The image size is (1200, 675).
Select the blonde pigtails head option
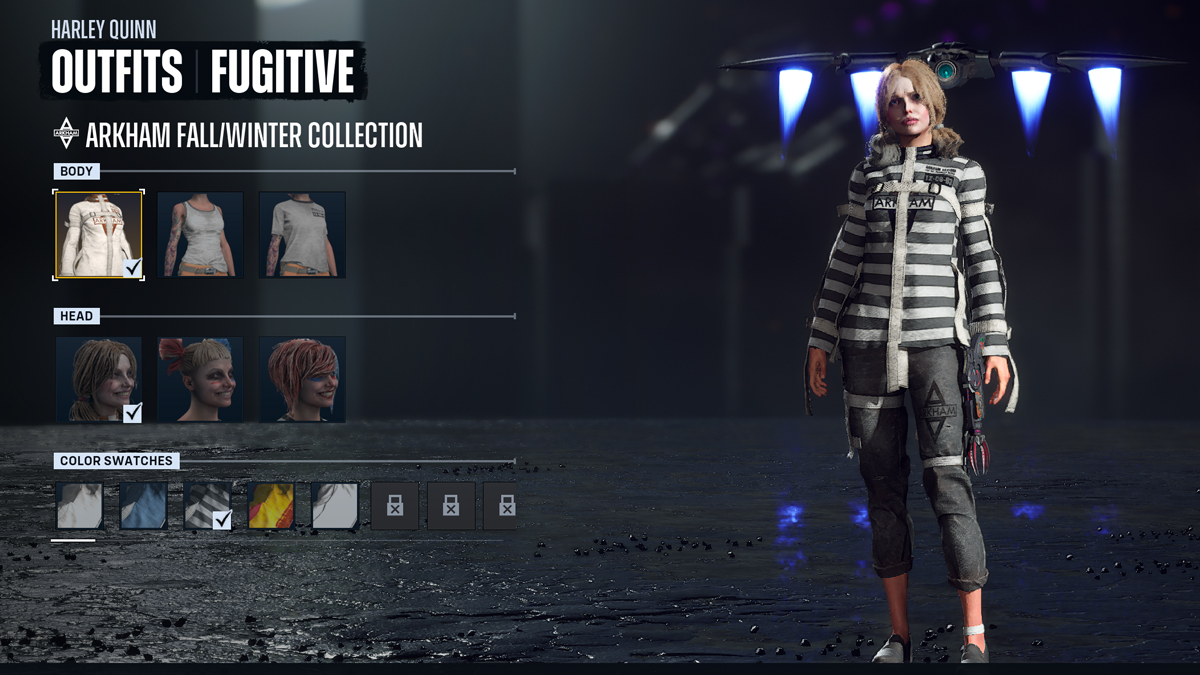pos(98,379)
